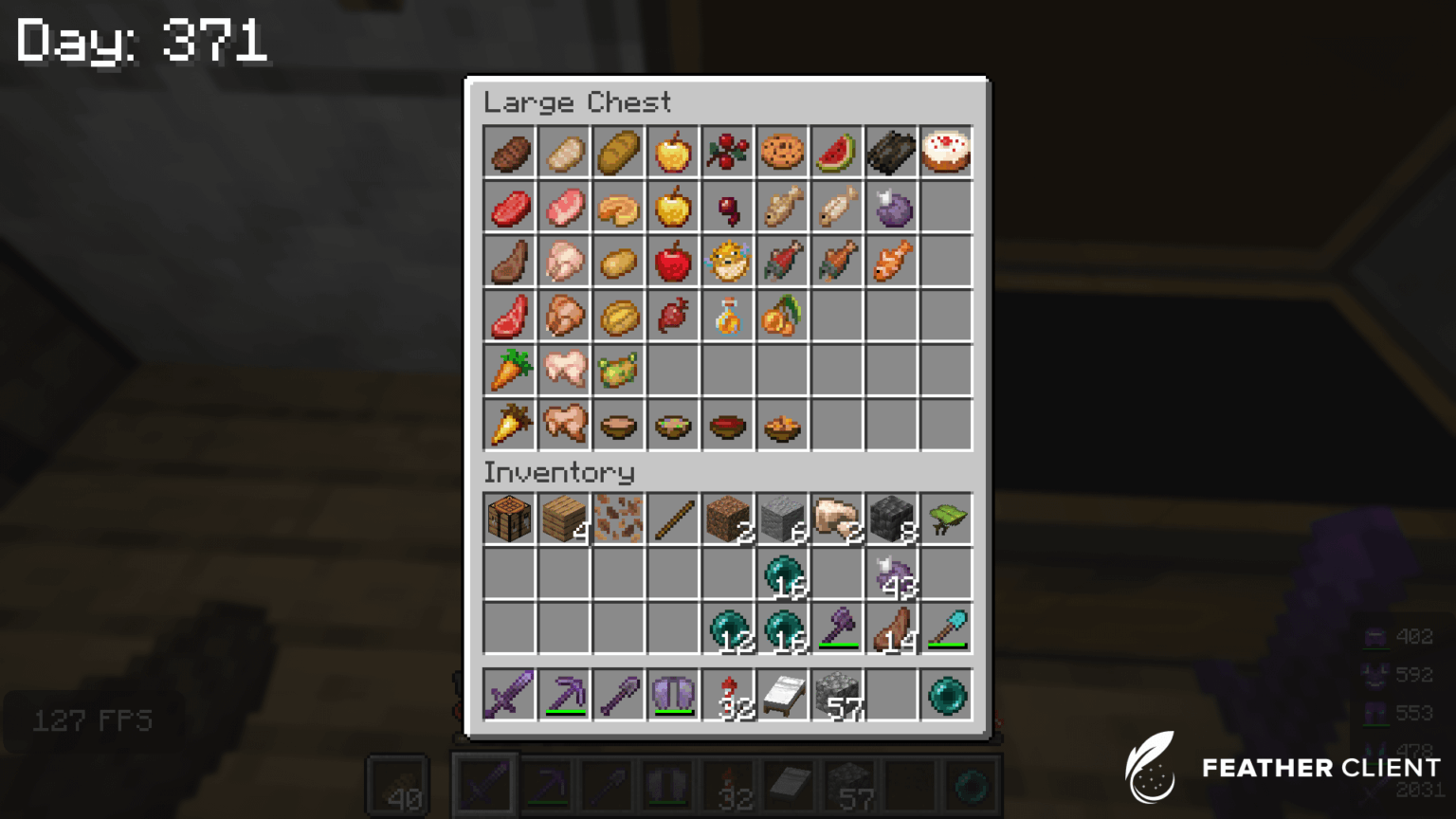Click the 127 FPS indicator

click(x=92, y=720)
